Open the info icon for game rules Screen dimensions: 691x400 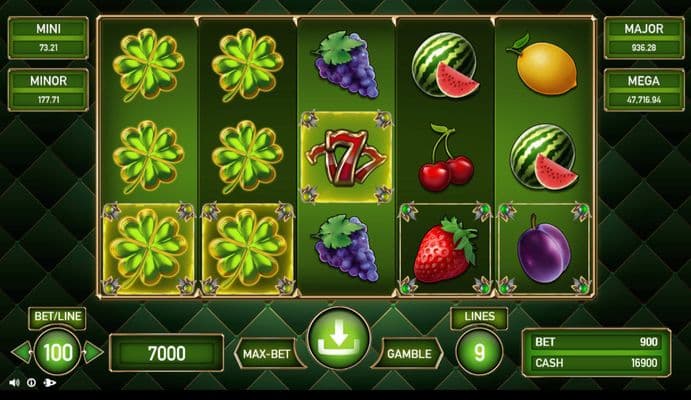coord(31,382)
